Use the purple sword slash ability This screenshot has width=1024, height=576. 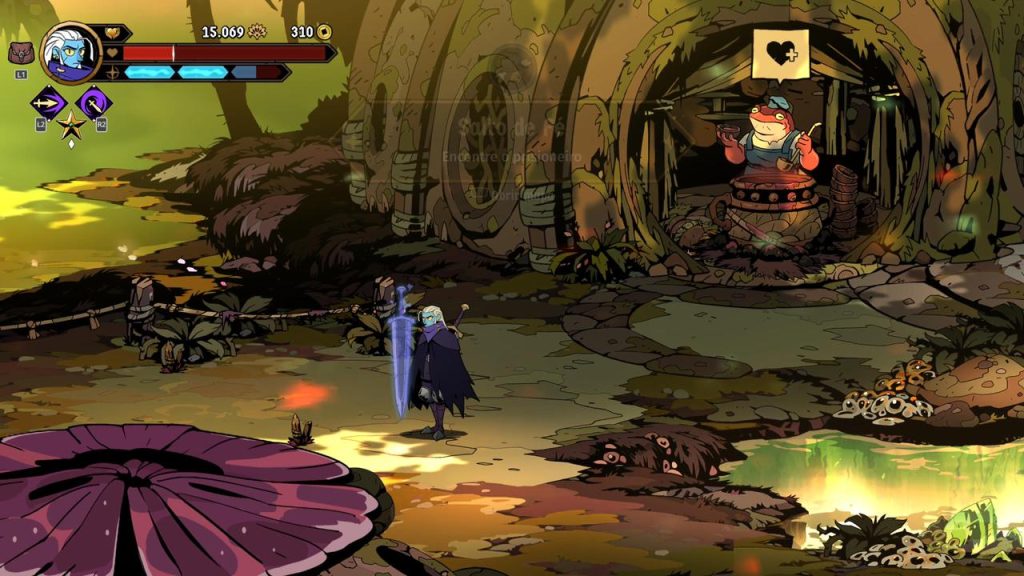coord(94,102)
